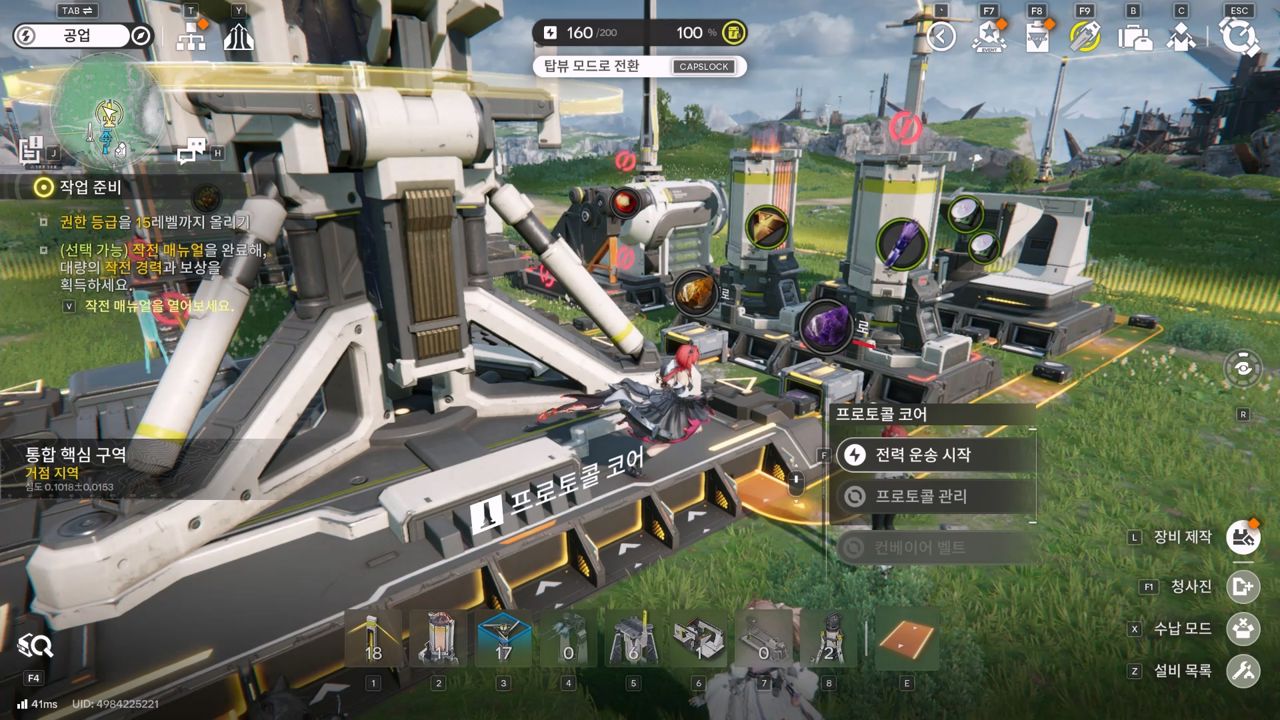
Task: Choose 프로토콜 관리 in the interaction menu
Action: 934,496
